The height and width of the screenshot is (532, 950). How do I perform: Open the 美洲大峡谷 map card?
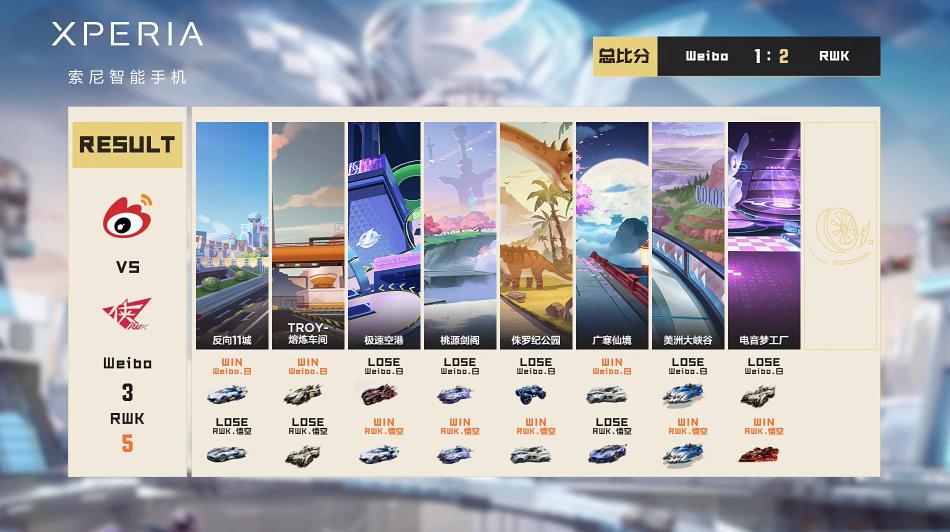point(688,235)
